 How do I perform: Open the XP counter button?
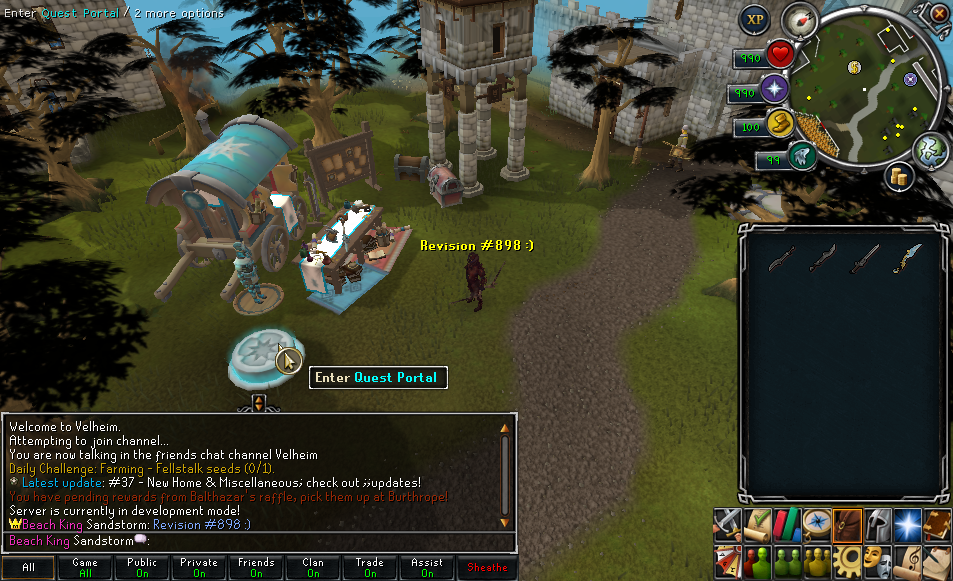pos(755,19)
